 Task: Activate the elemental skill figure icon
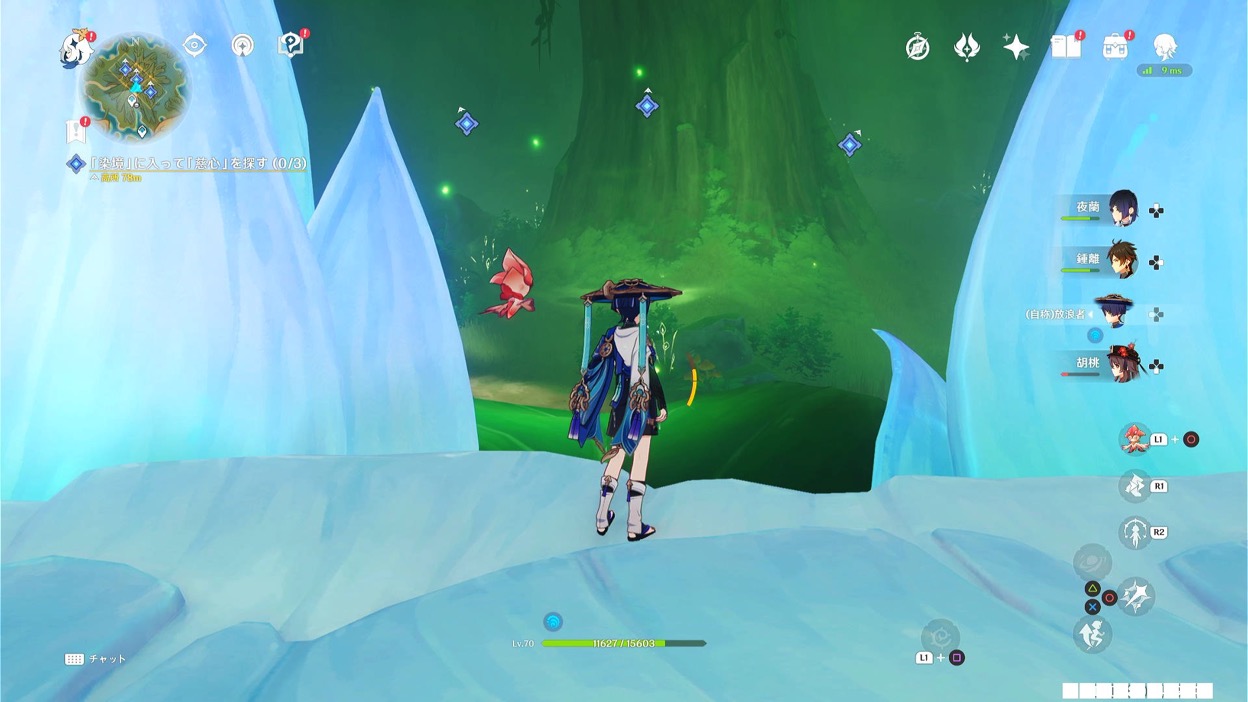1134,532
